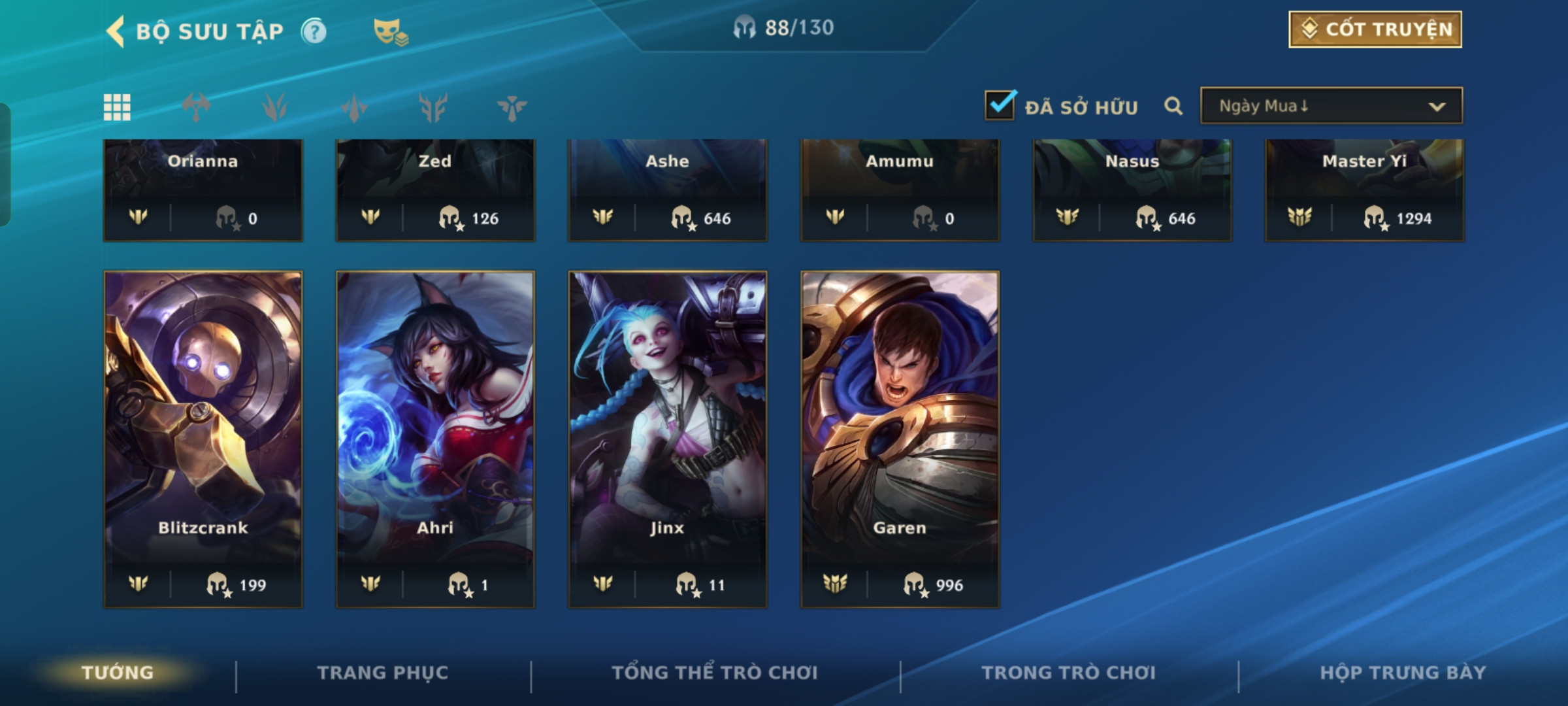Open the help question mark icon
1568x706 pixels.
314,31
